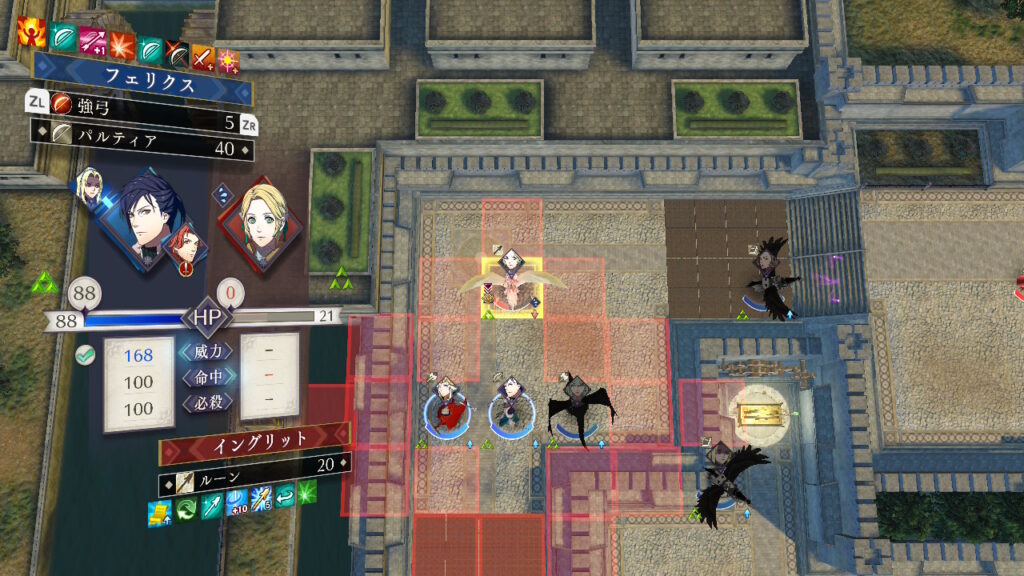Click the イングリット enemy name banner

point(255,440)
